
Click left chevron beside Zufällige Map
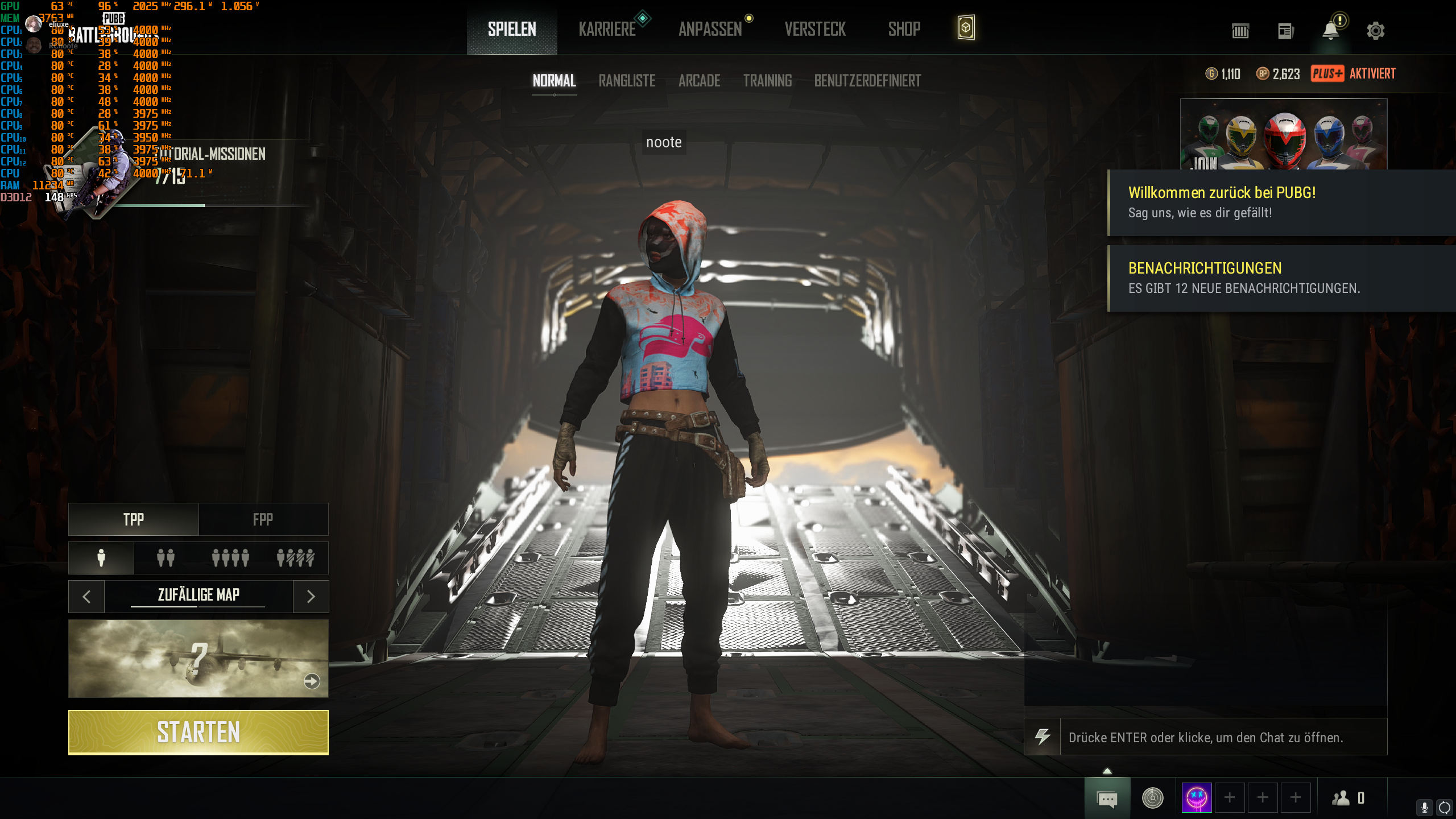pyautogui.click(x=86, y=596)
